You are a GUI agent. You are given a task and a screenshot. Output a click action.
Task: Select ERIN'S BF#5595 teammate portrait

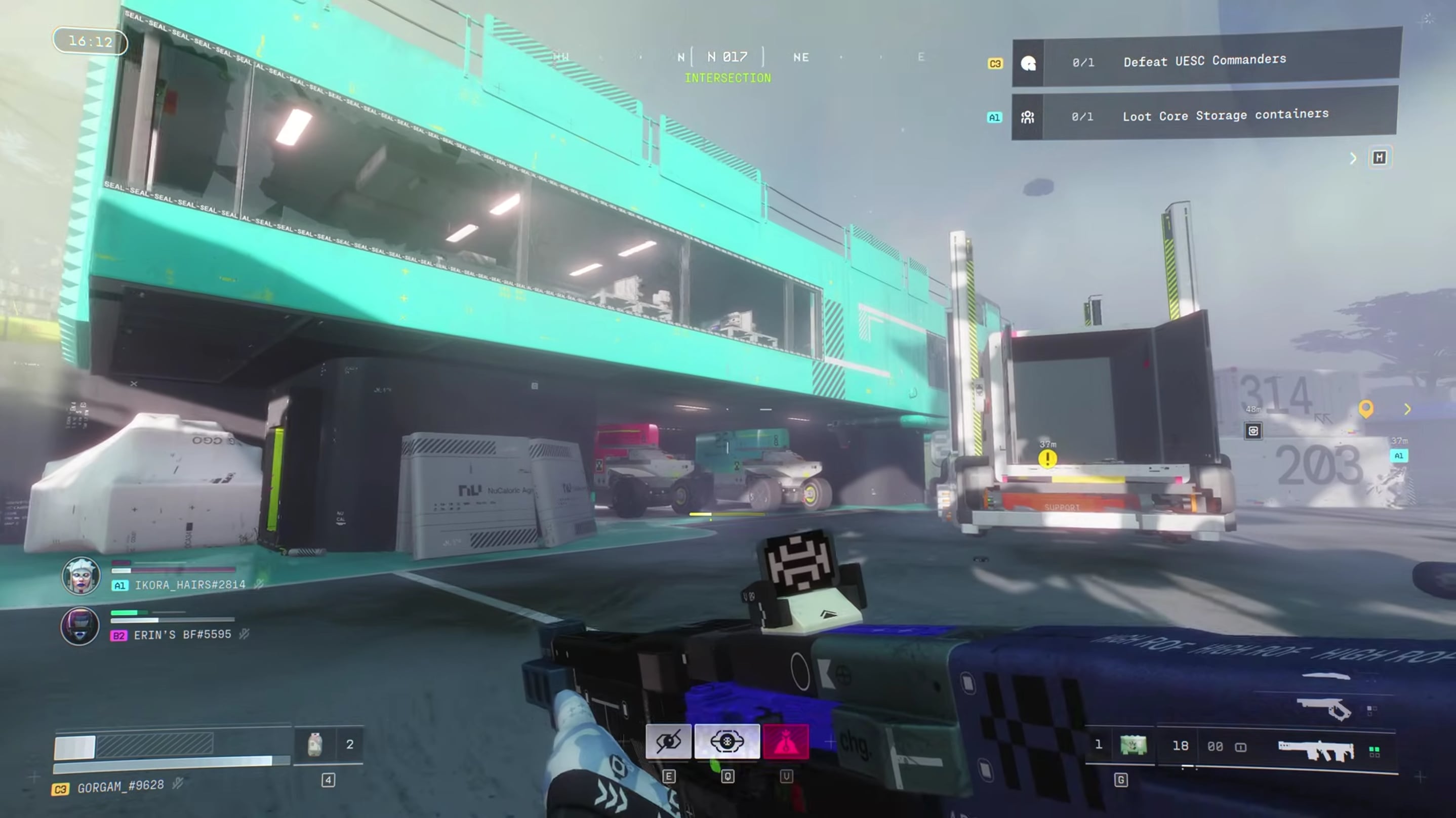pos(79,626)
